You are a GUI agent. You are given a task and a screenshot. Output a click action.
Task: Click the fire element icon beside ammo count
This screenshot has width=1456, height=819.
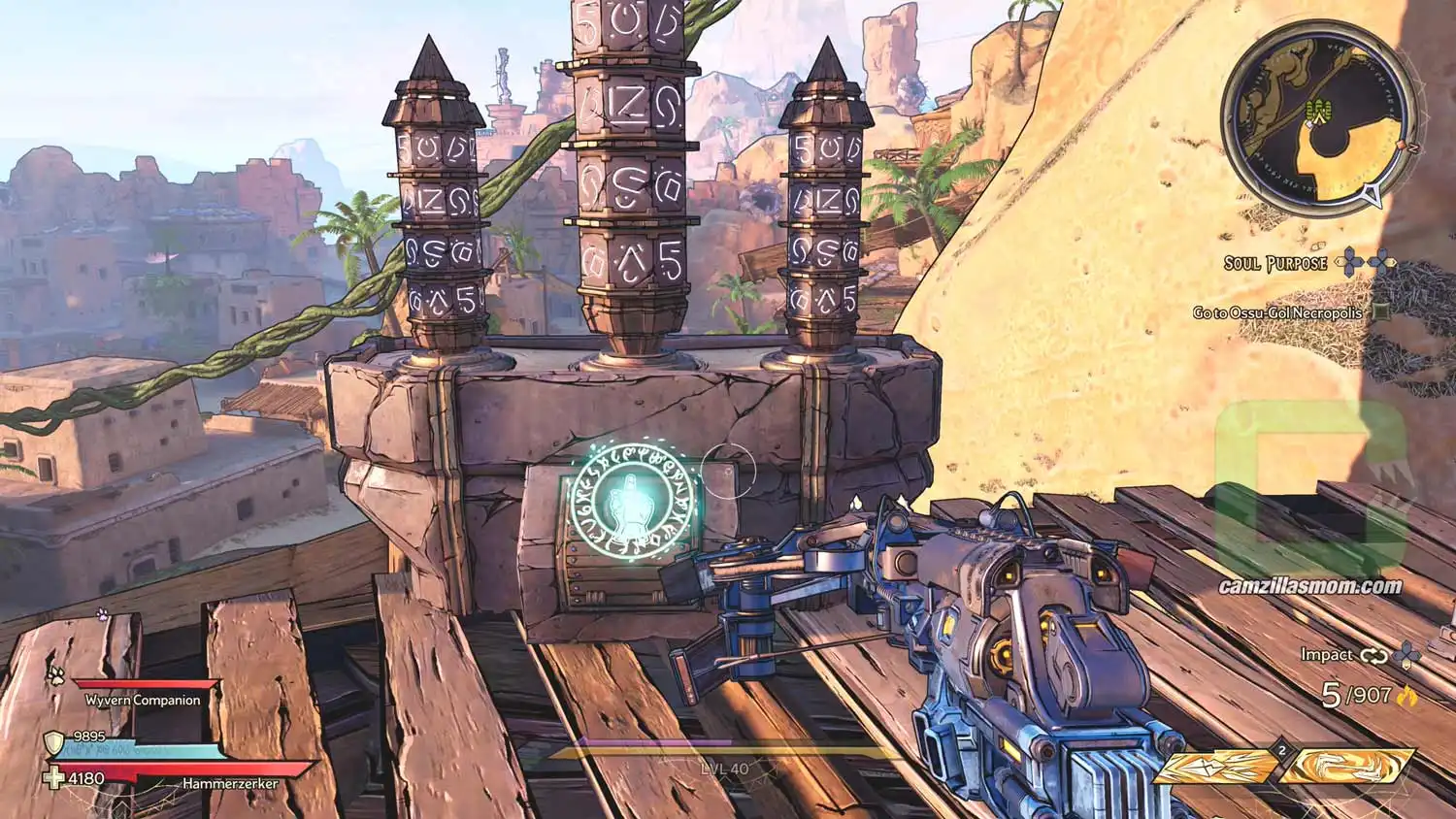point(1406,697)
